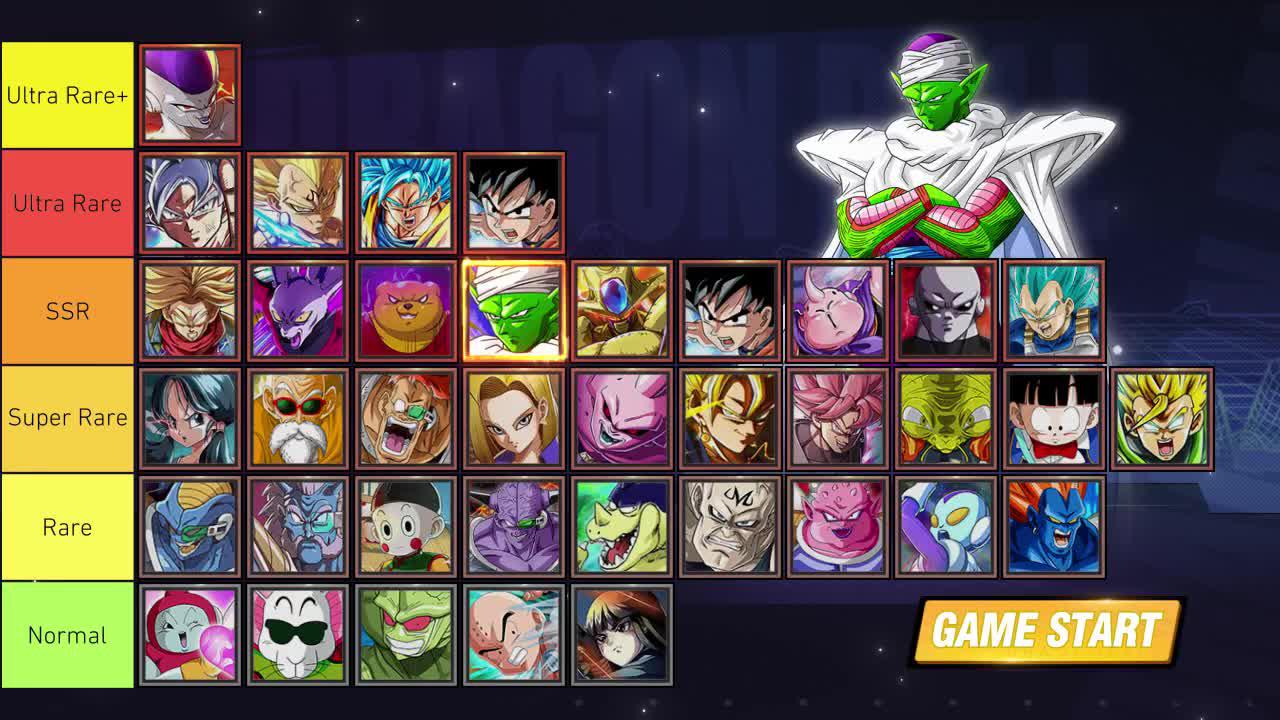Select Frieza in the Ultra Rare+ tier
Screen dimensions: 1280x720
(190, 94)
